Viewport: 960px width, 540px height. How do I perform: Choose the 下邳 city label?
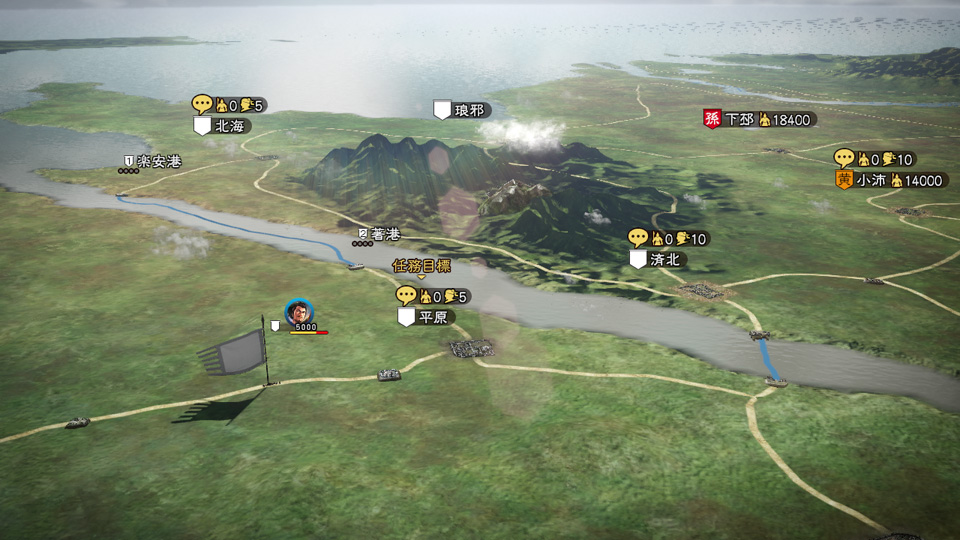[x=740, y=119]
